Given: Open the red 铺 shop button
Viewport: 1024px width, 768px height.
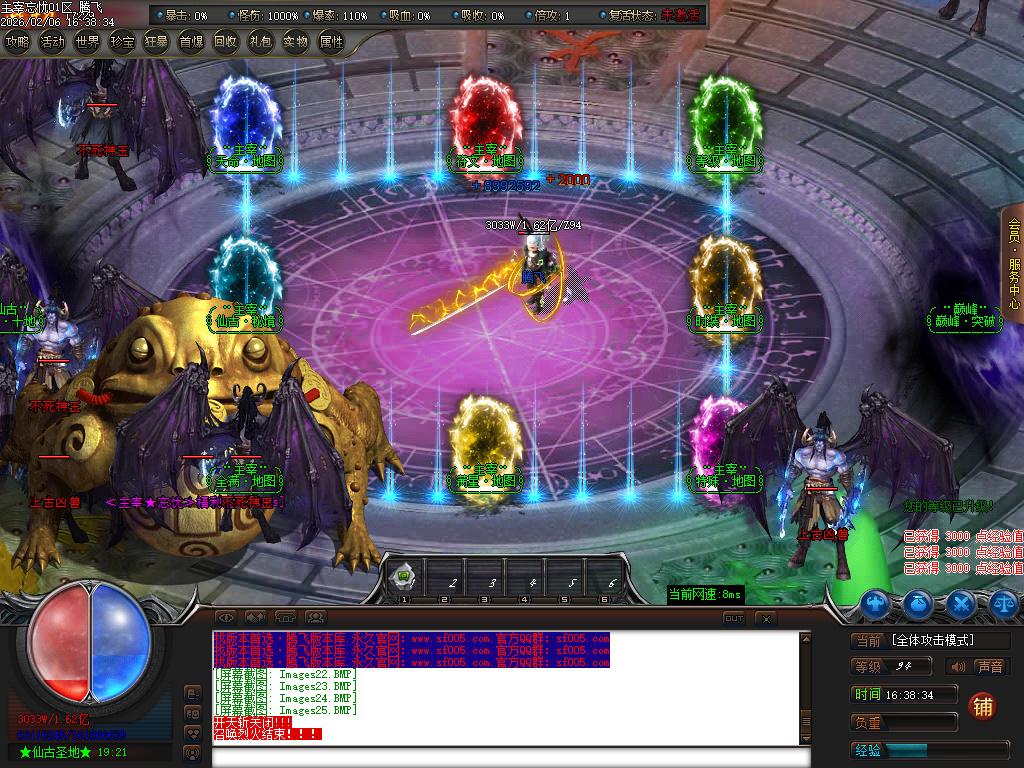Looking at the screenshot, I should click(982, 706).
